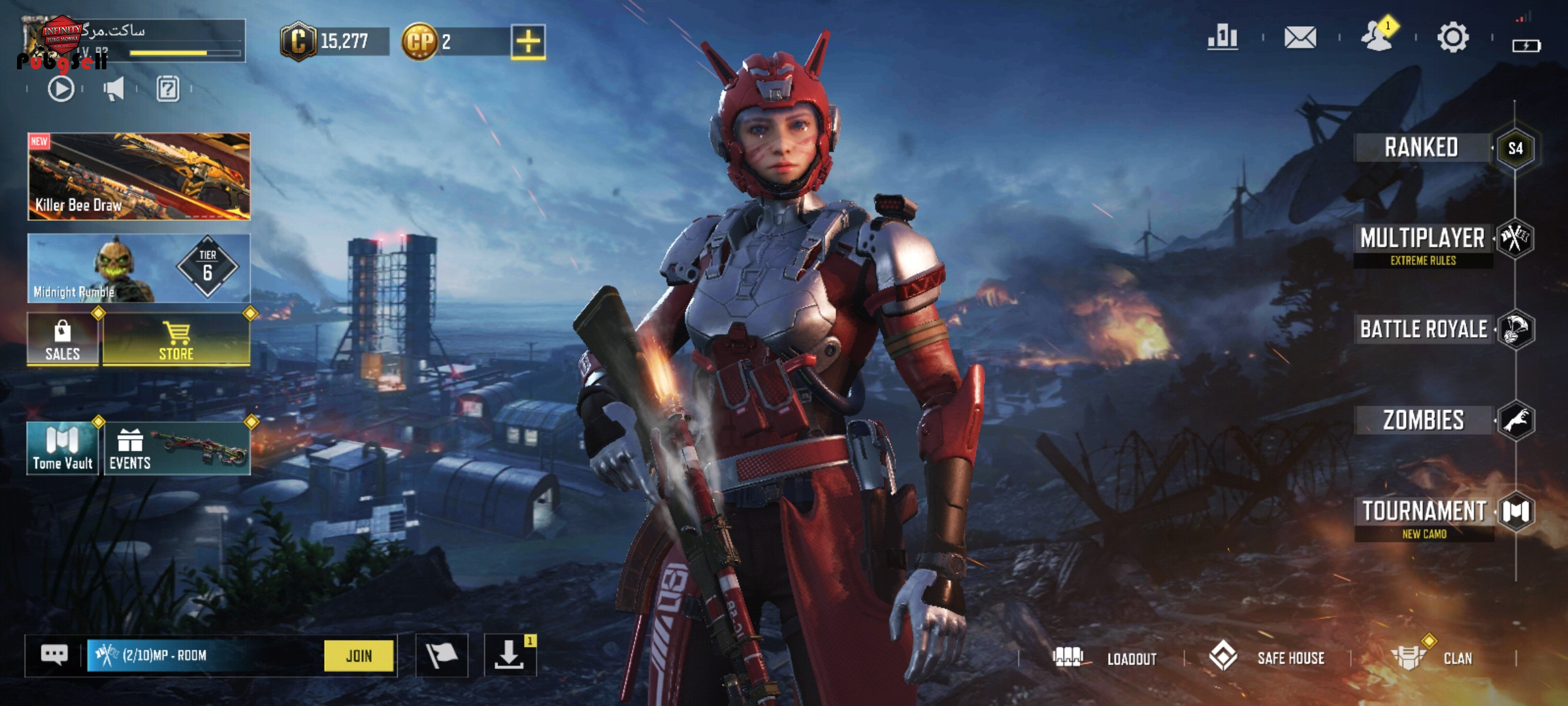
Task: Enter Battle Royale mode
Action: coord(1423,329)
